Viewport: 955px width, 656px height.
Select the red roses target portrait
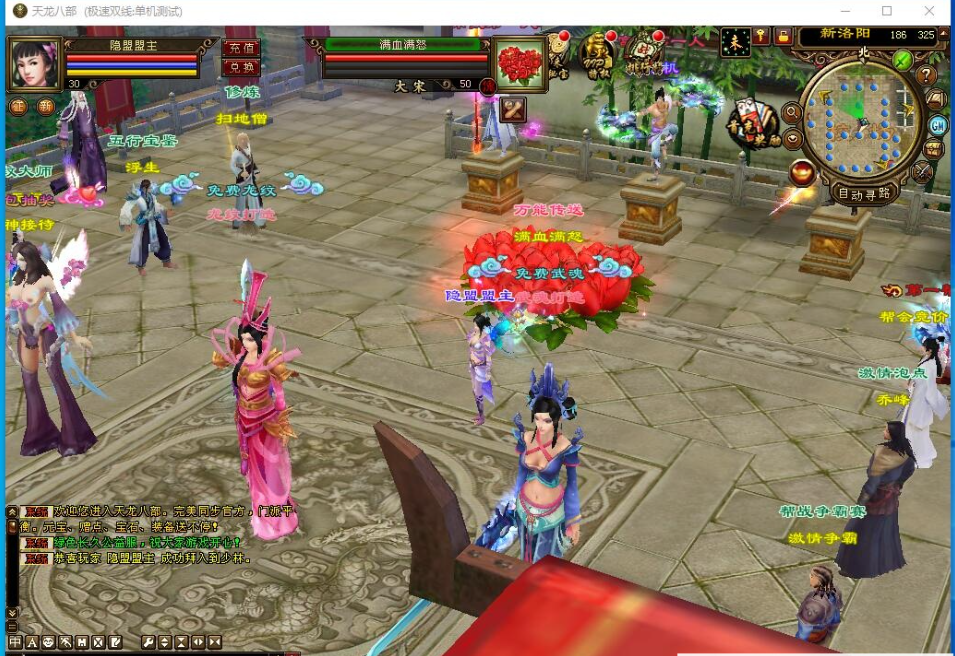(x=519, y=64)
